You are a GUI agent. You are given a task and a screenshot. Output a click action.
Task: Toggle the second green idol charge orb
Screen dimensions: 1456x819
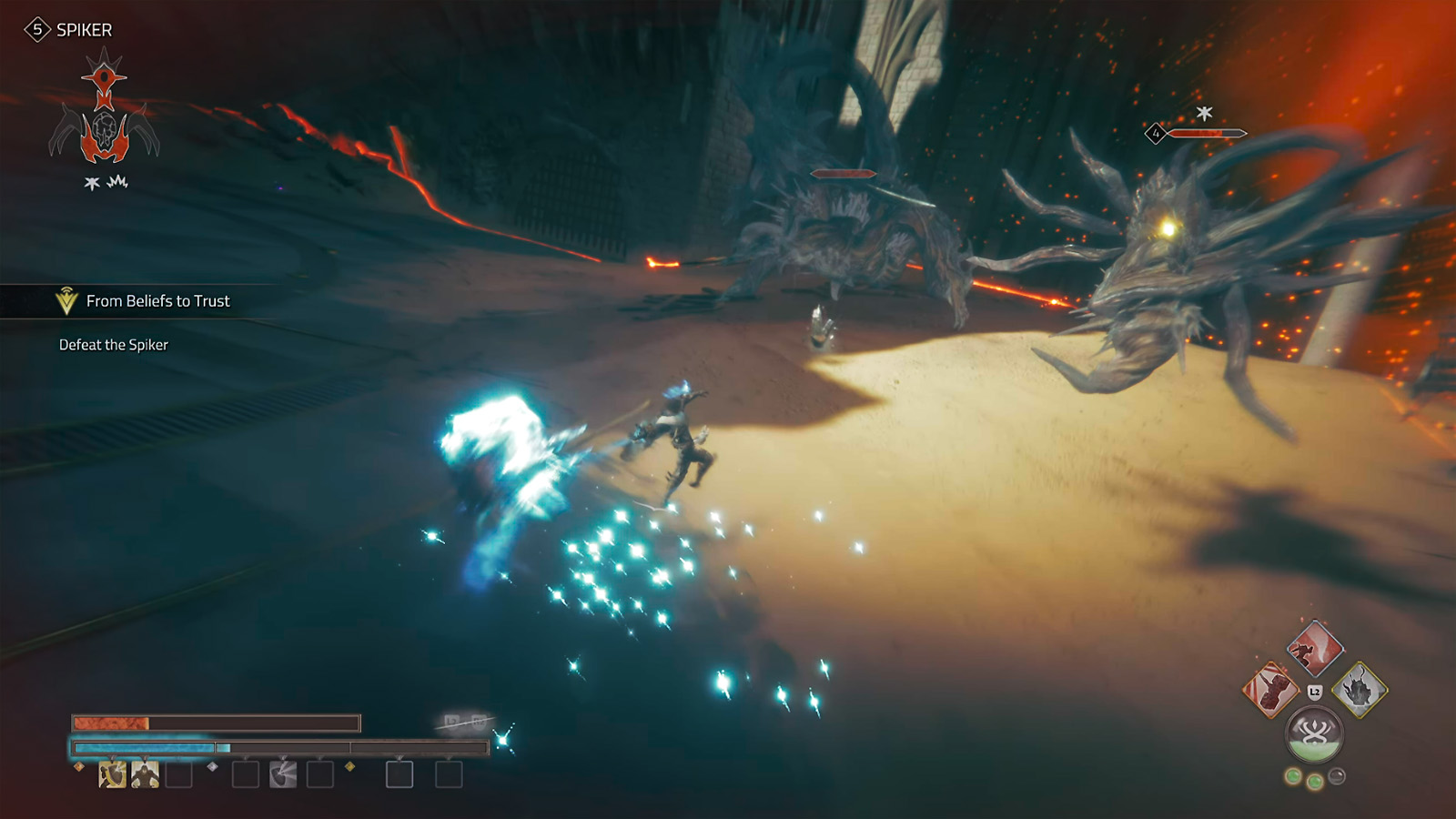[x=1316, y=781]
